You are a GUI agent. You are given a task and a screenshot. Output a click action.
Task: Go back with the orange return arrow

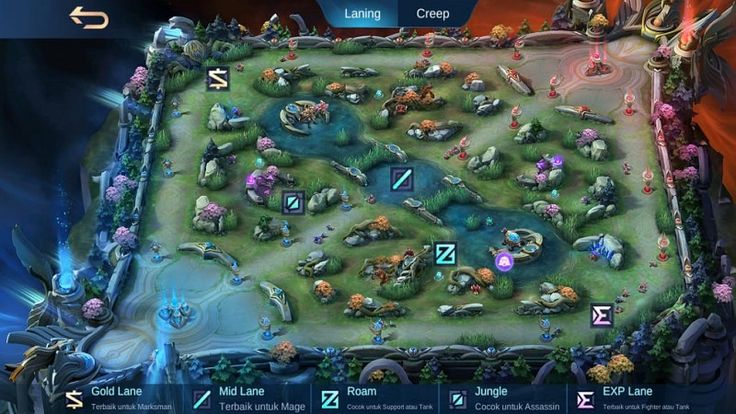pos(88,17)
